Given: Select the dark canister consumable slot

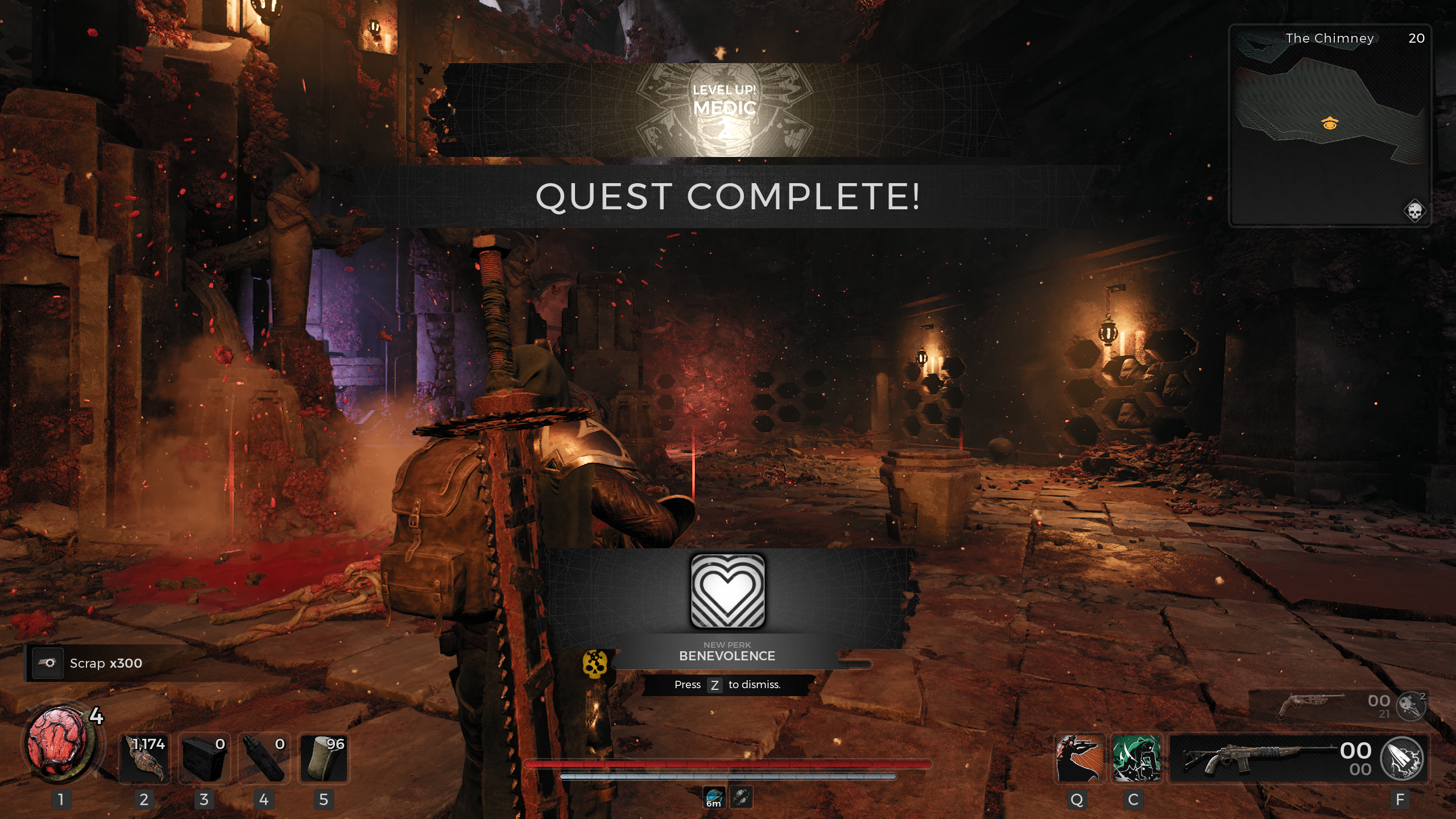Looking at the screenshot, I should [x=263, y=758].
